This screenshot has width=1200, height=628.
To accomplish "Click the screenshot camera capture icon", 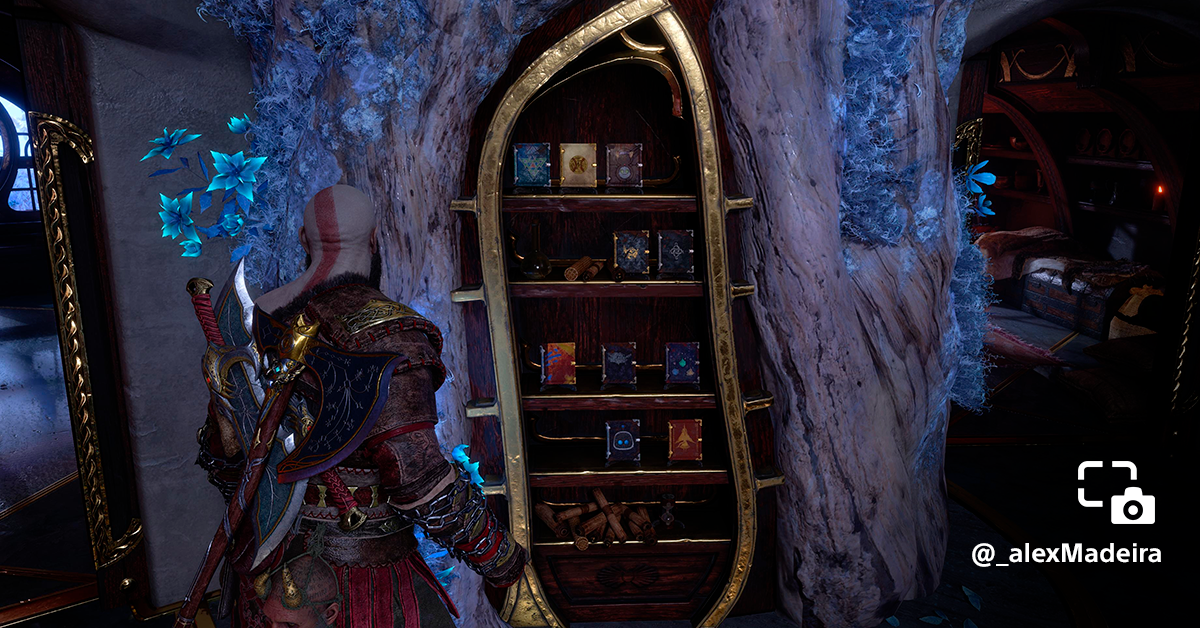I will point(1116,492).
